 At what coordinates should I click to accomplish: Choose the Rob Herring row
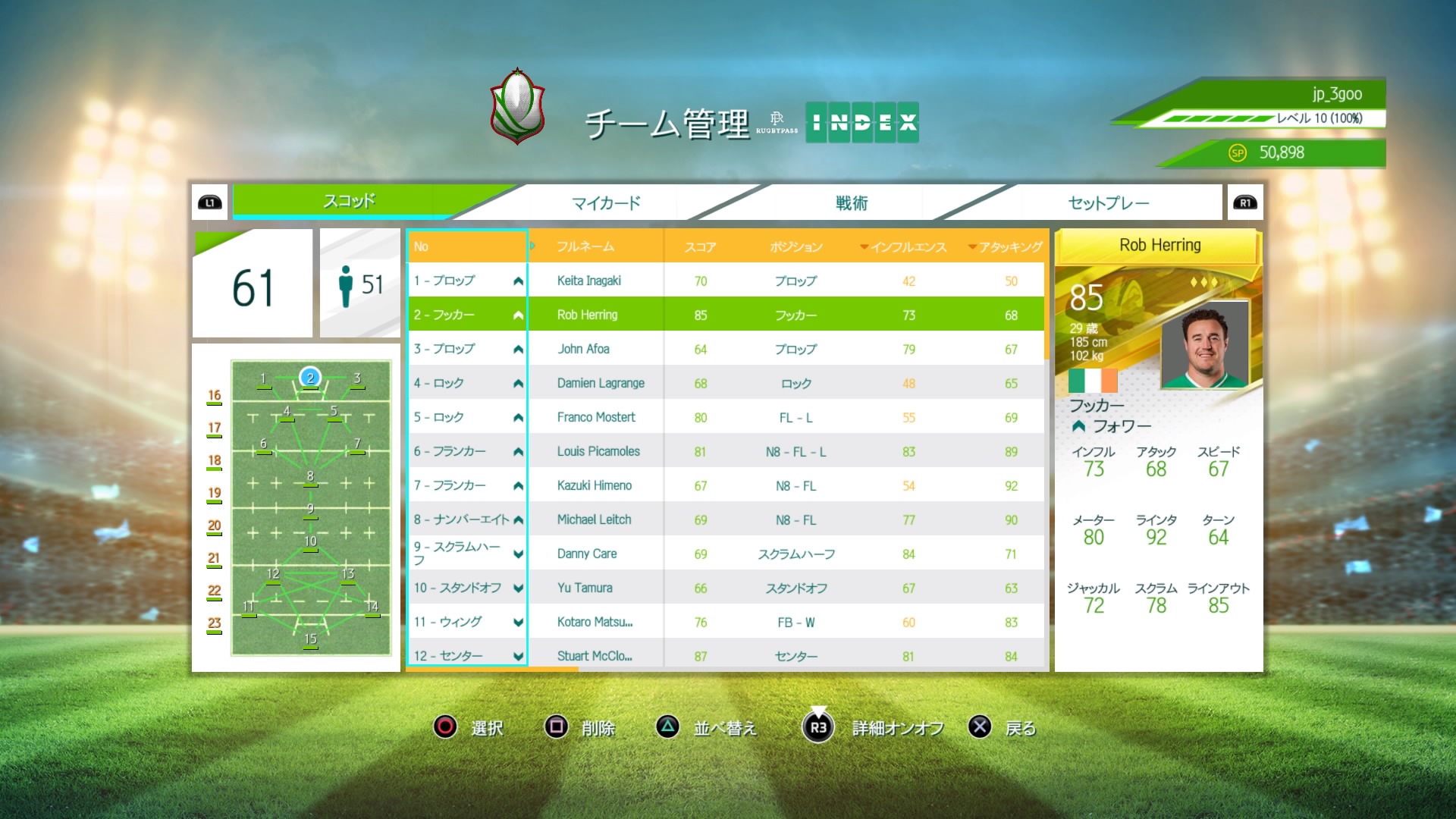point(588,315)
